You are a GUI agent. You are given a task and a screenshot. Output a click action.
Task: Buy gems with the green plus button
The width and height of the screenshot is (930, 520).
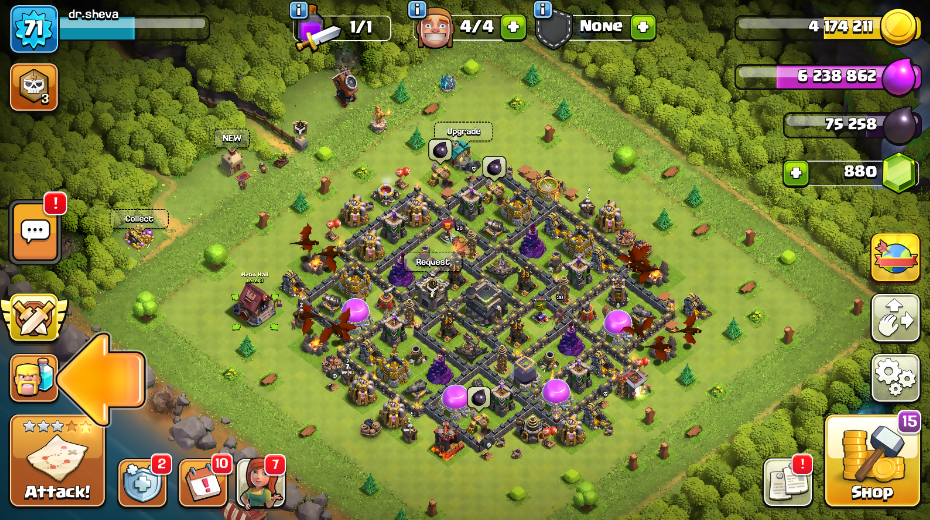(x=796, y=172)
